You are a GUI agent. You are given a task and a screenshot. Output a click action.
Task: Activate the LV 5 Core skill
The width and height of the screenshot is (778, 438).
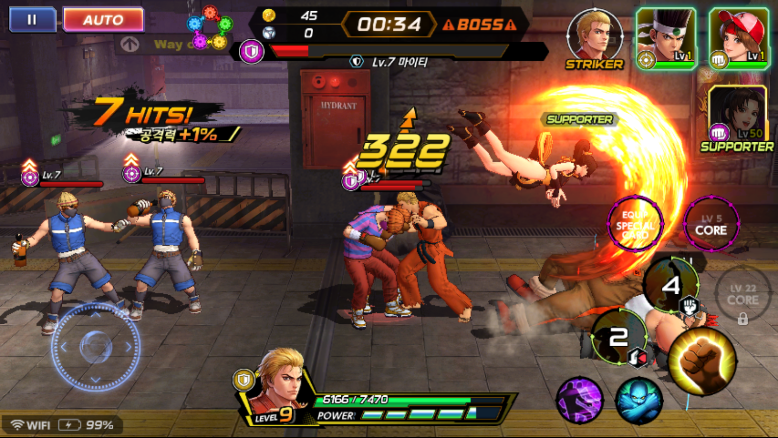click(x=711, y=224)
